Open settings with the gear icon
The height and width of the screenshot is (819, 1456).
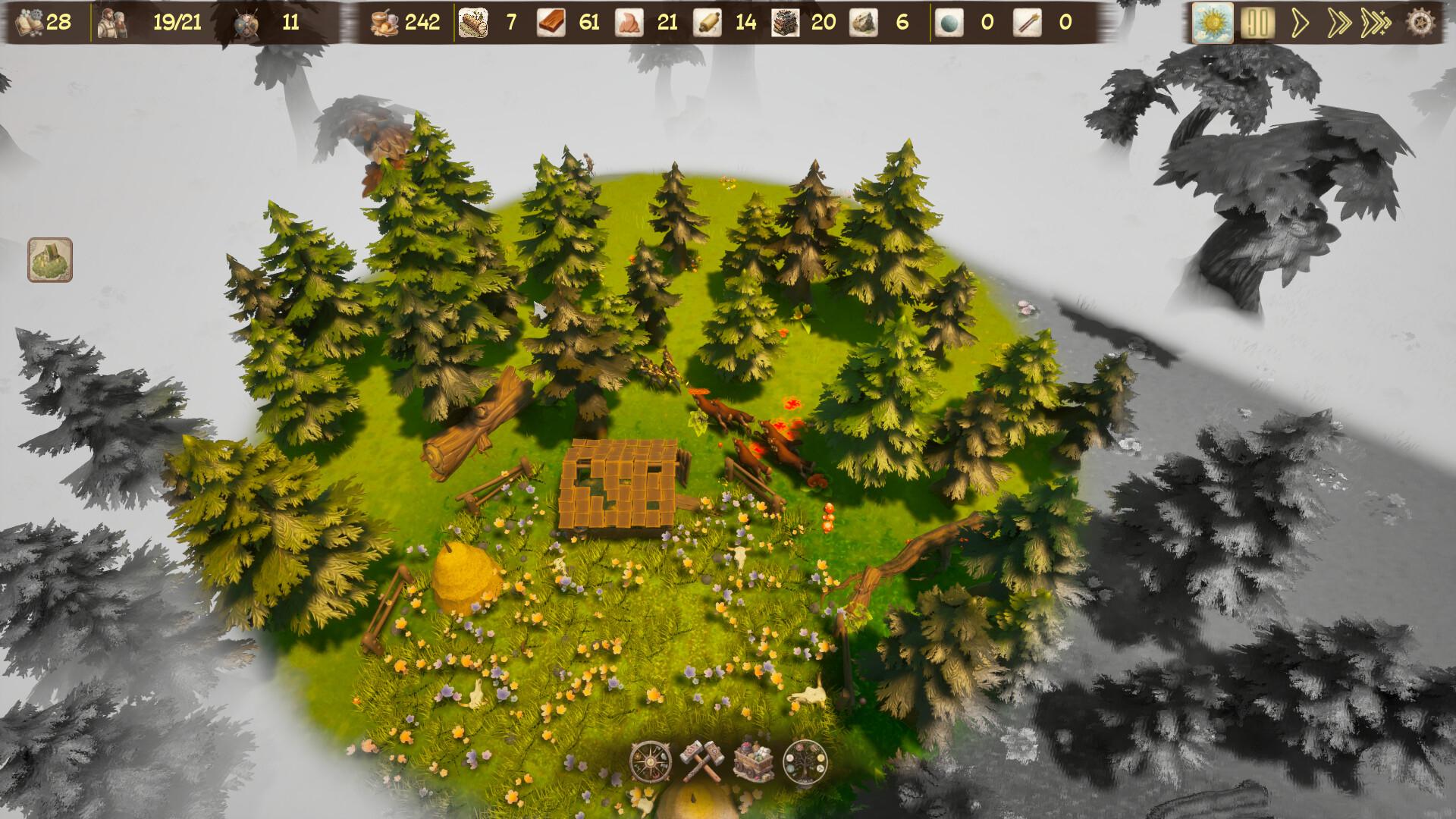tap(1420, 22)
